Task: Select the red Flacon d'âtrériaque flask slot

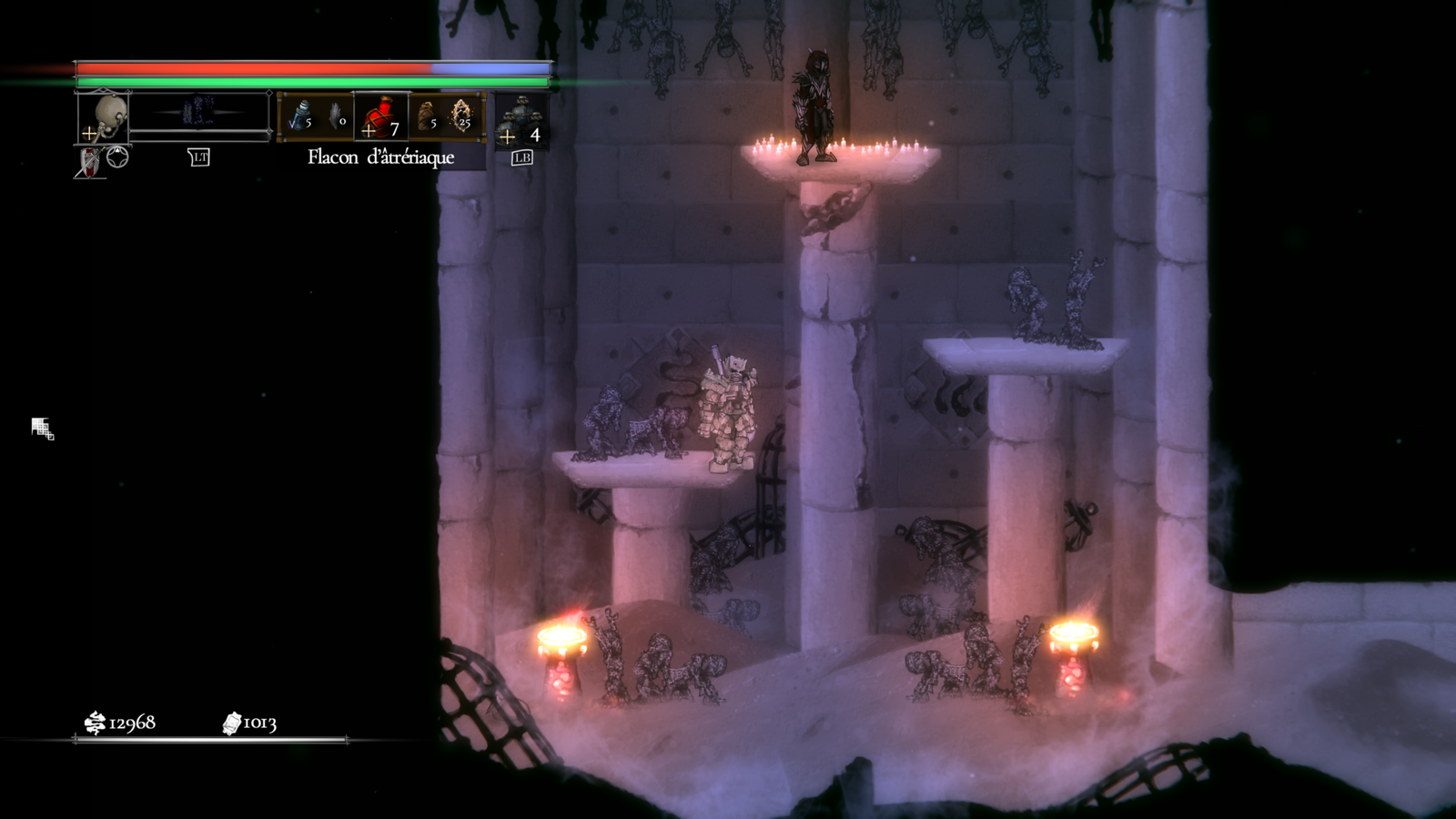Action: 380,117
